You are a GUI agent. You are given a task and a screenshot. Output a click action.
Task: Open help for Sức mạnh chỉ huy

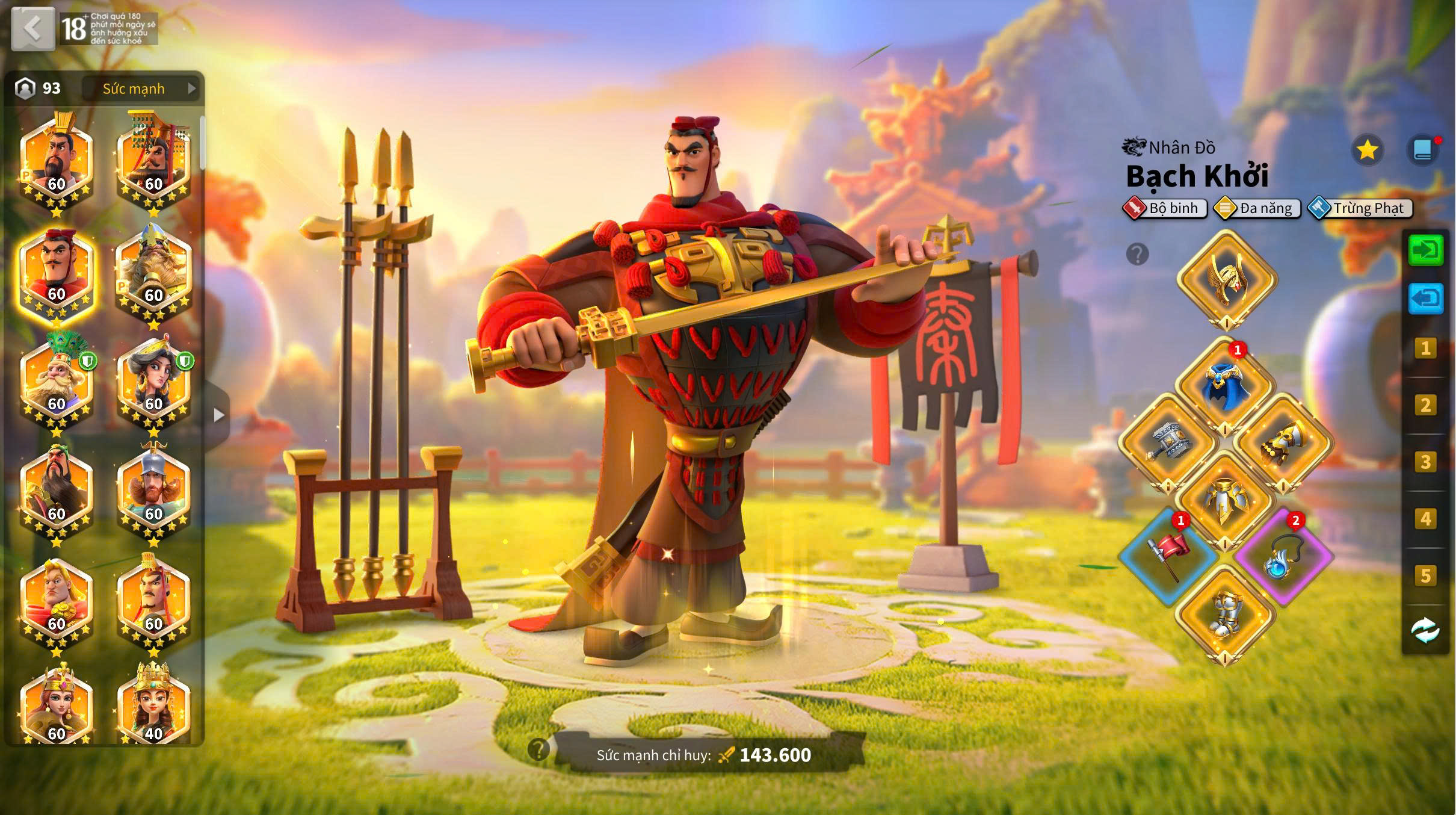pyautogui.click(x=538, y=749)
